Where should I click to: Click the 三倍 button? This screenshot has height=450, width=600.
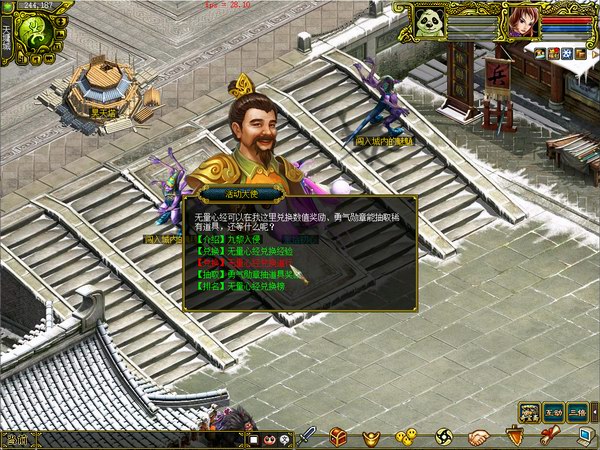point(578,412)
